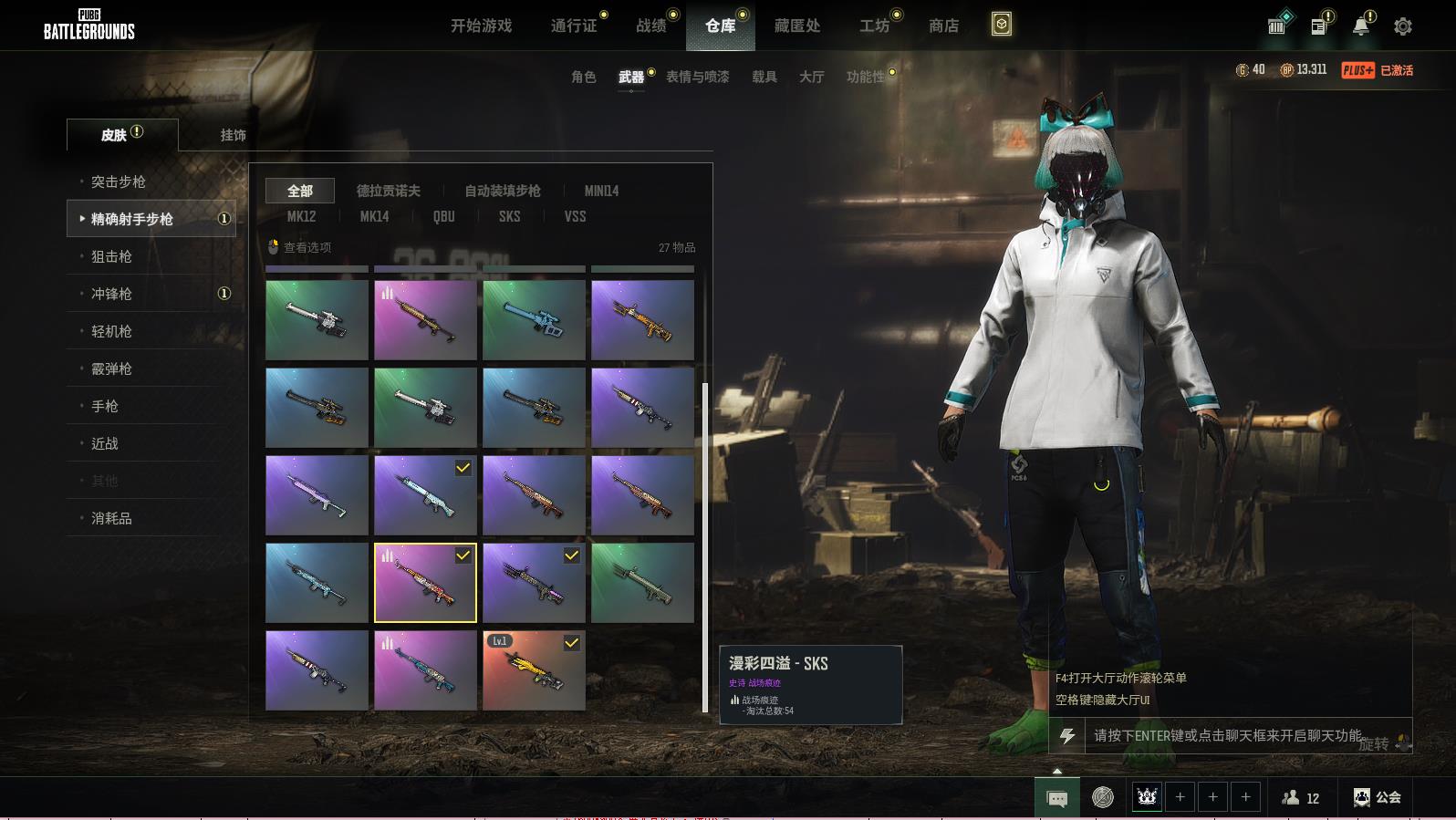Select the Lv.1 orange-background weapon skin
Screen dimensions: 1456x820
pyautogui.click(x=534, y=670)
